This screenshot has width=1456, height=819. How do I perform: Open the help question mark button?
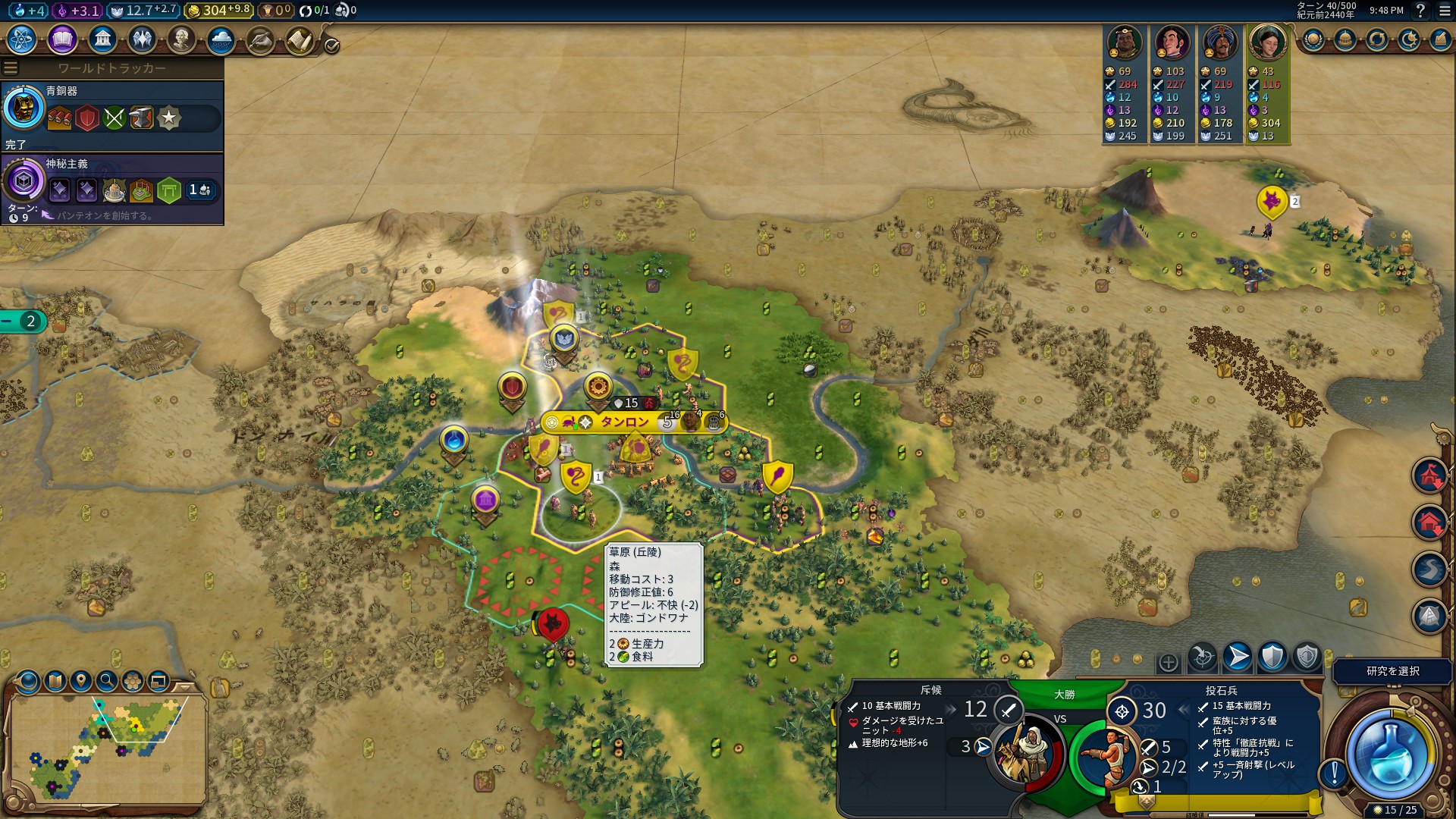(1421, 11)
